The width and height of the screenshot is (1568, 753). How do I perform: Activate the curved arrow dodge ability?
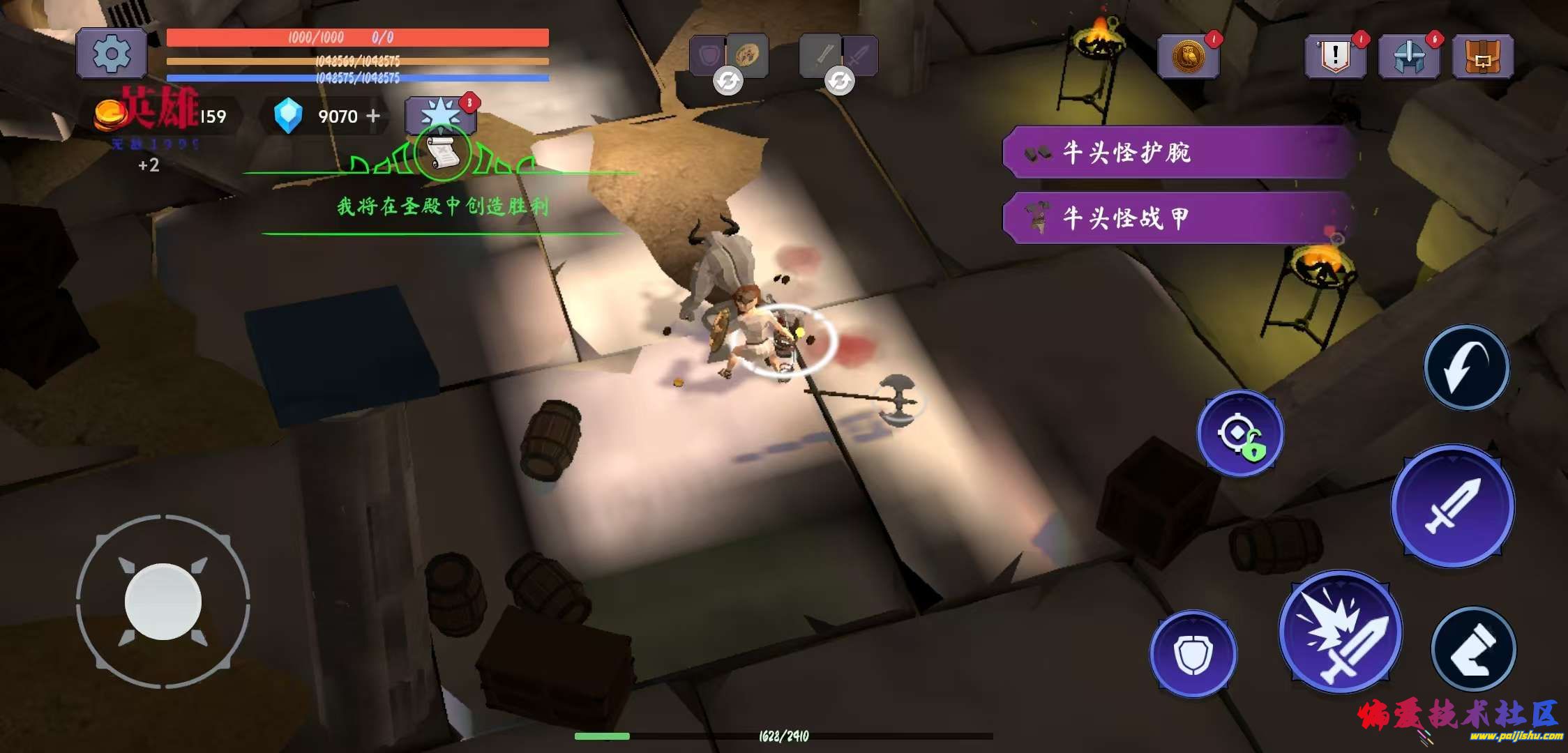click(x=1466, y=367)
